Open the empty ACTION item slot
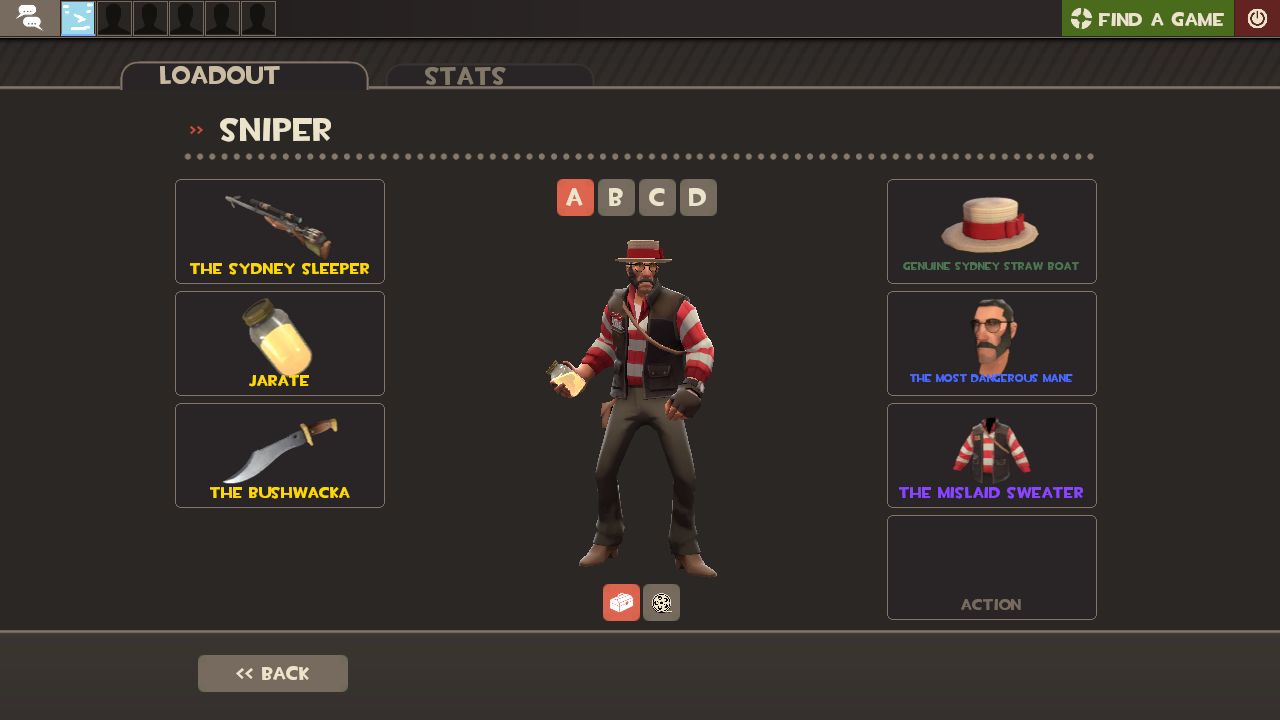Image resolution: width=1280 pixels, height=720 pixels. (991, 567)
